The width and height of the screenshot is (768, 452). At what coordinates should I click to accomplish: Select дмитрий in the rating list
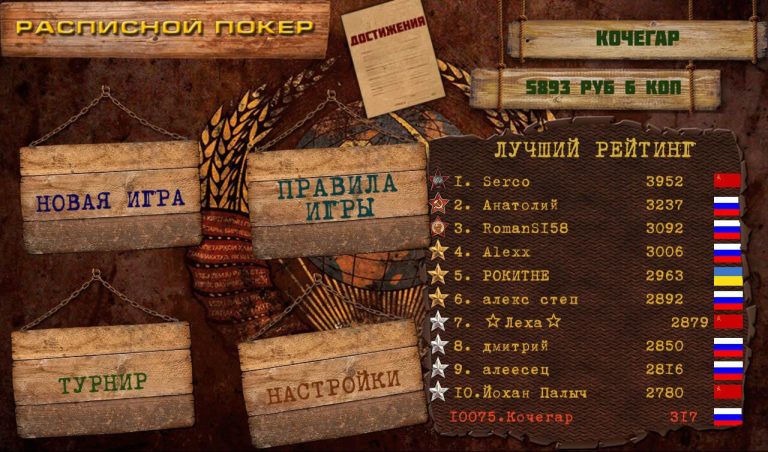click(x=585, y=346)
